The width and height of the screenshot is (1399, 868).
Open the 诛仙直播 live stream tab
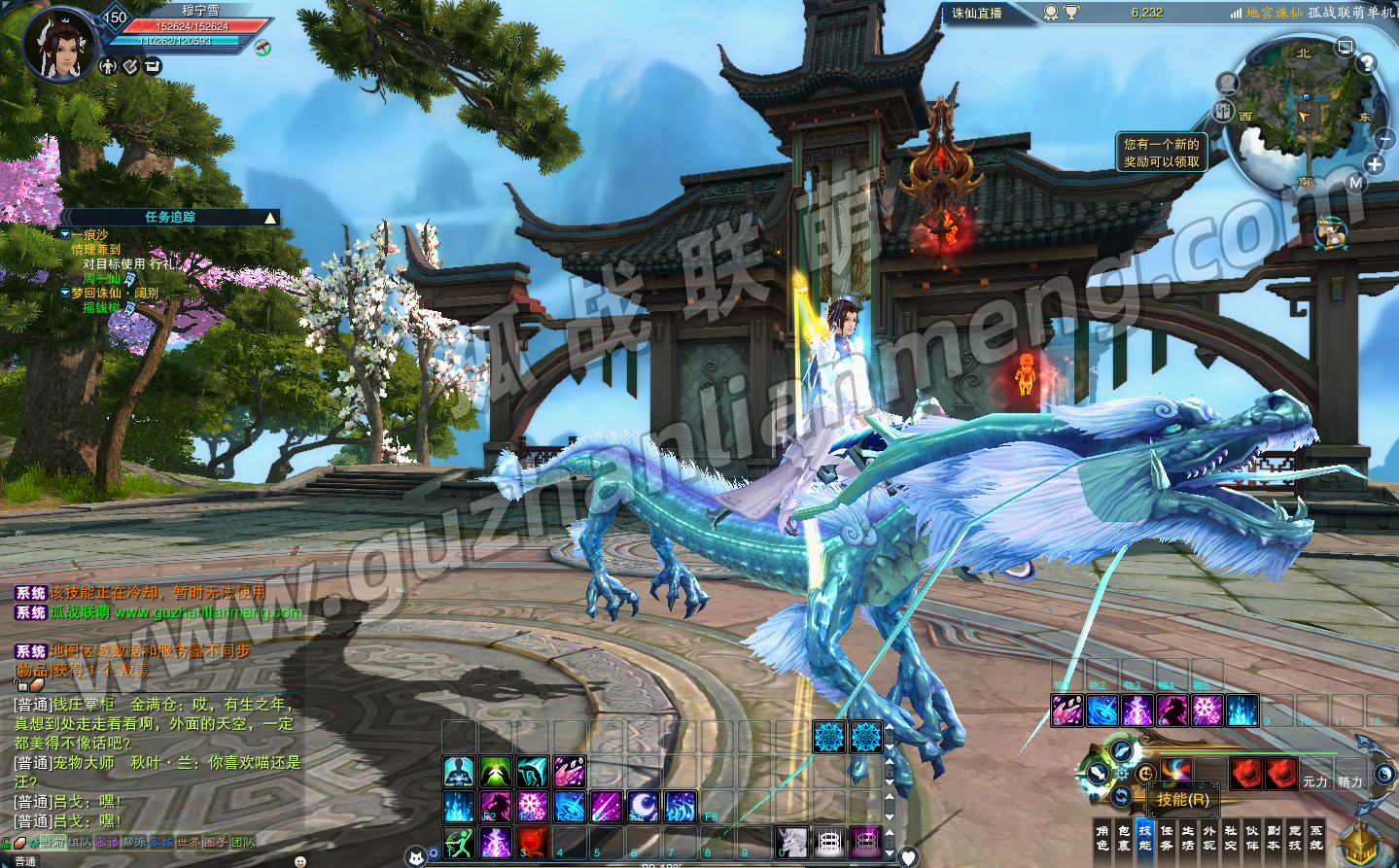(977, 13)
